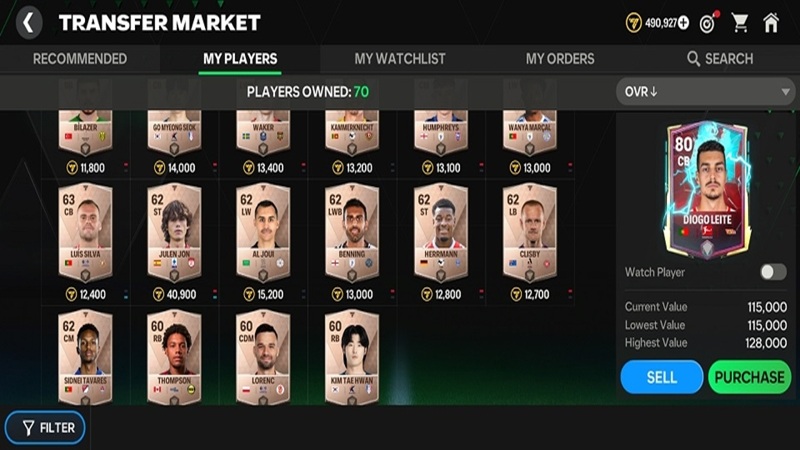The width and height of the screenshot is (800, 450).
Task: Open the target objectives icon
Action: (708, 23)
